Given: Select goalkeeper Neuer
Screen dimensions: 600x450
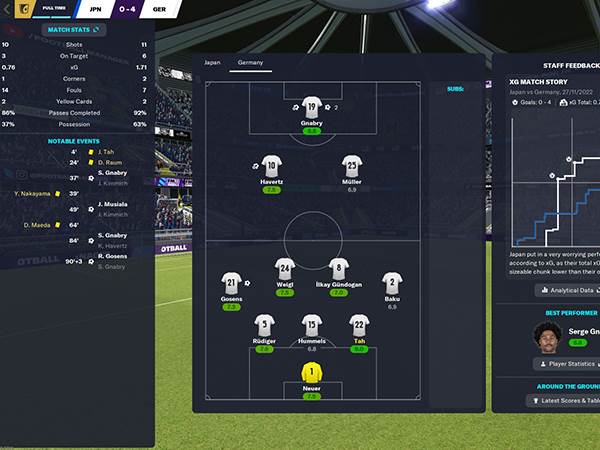Looking at the screenshot, I should point(311,374).
